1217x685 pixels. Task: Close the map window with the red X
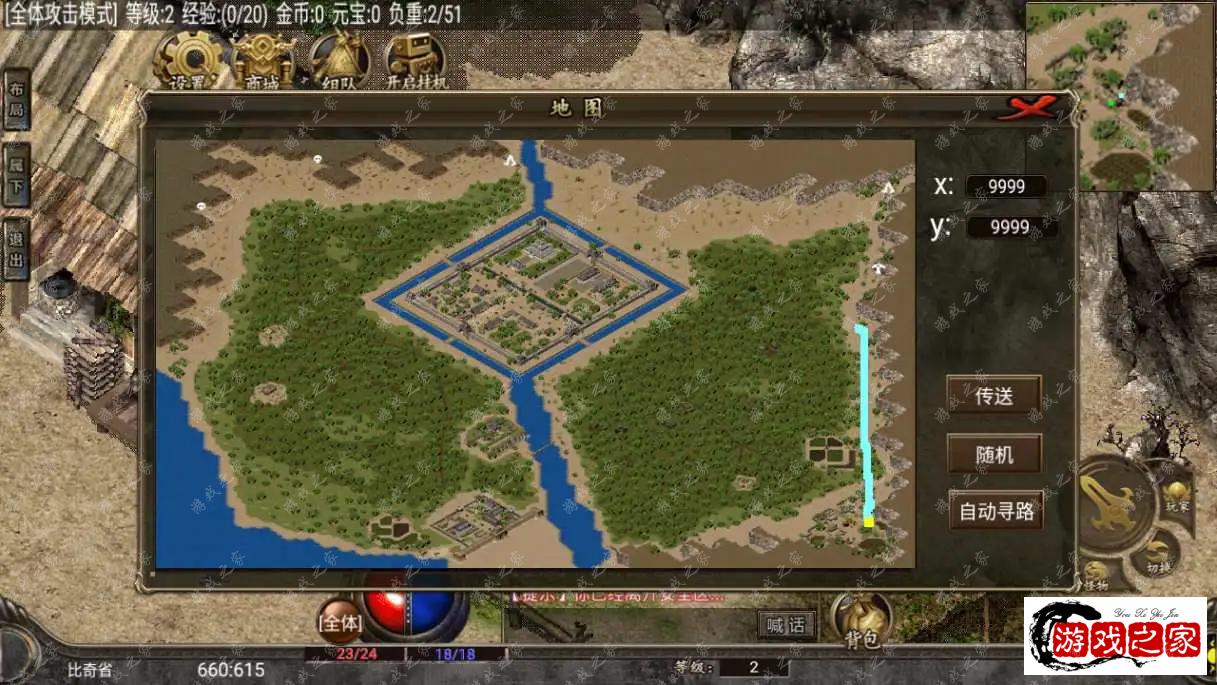click(x=1032, y=107)
